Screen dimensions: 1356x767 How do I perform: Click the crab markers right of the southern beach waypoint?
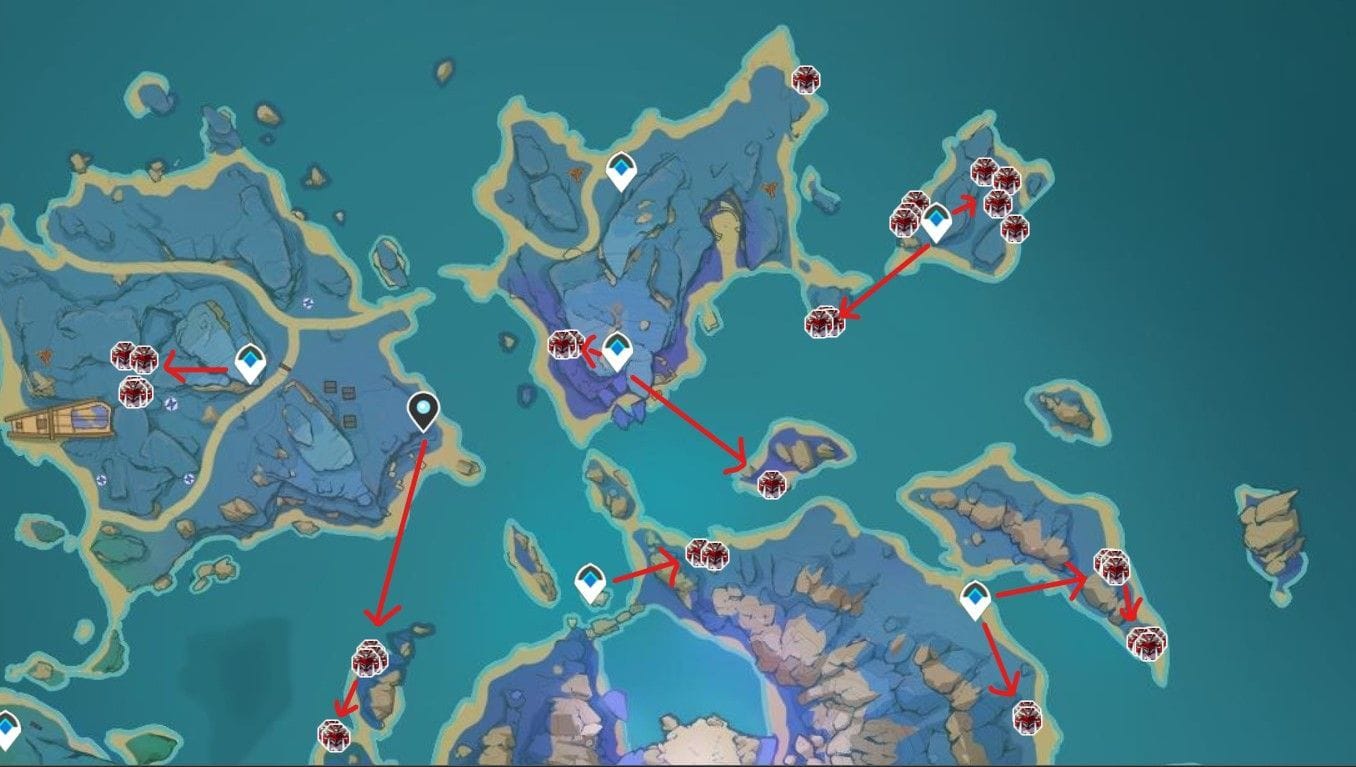(x=706, y=552)
